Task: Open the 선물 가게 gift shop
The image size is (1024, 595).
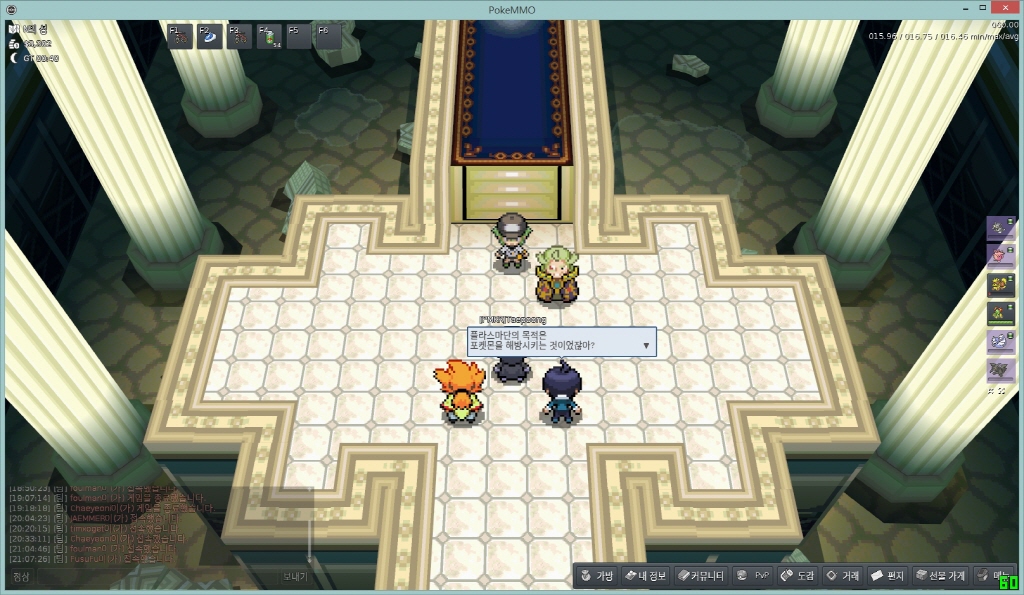Action: [941, 576]
